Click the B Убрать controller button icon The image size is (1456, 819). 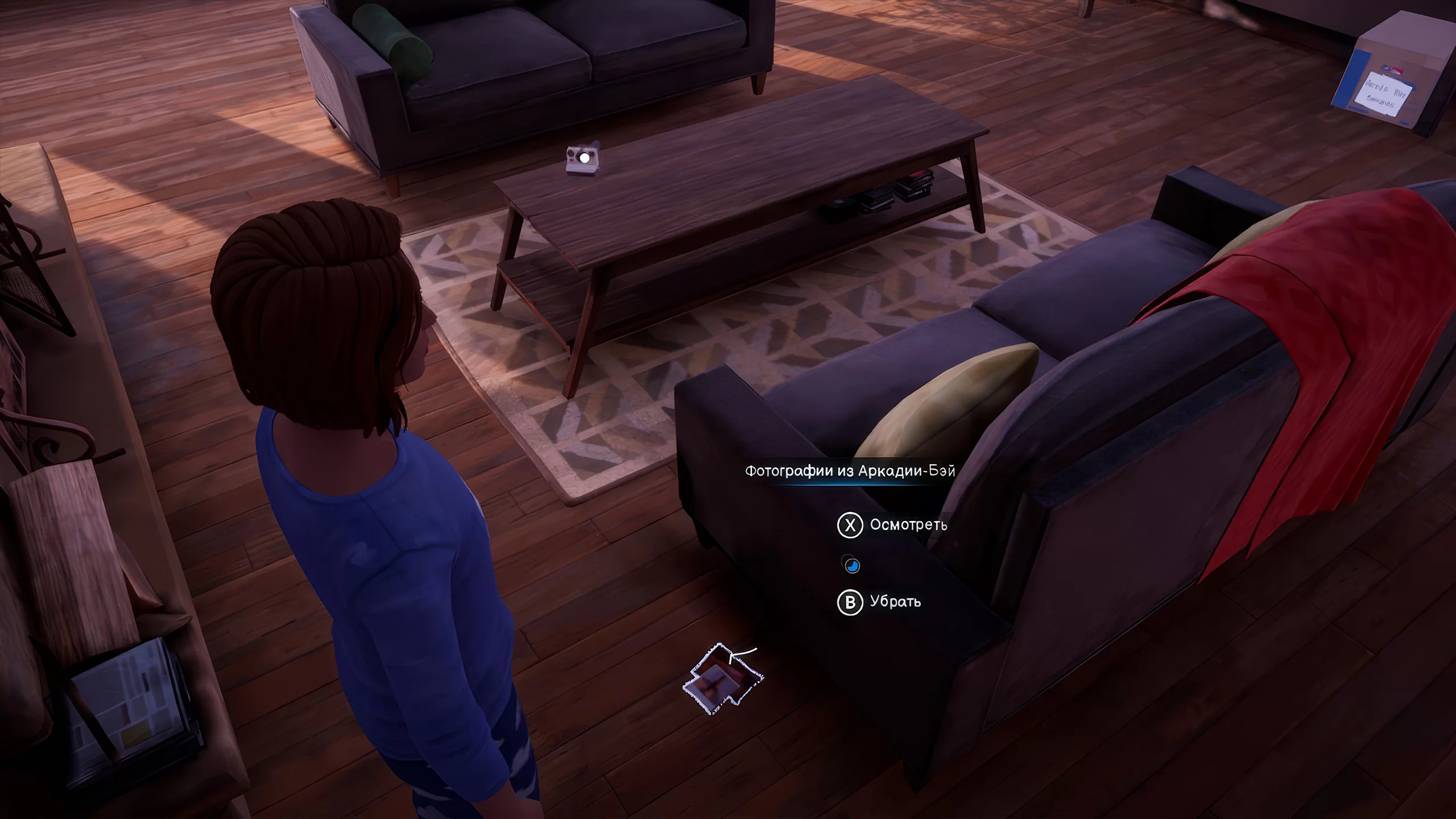click(x=851, y=601)
